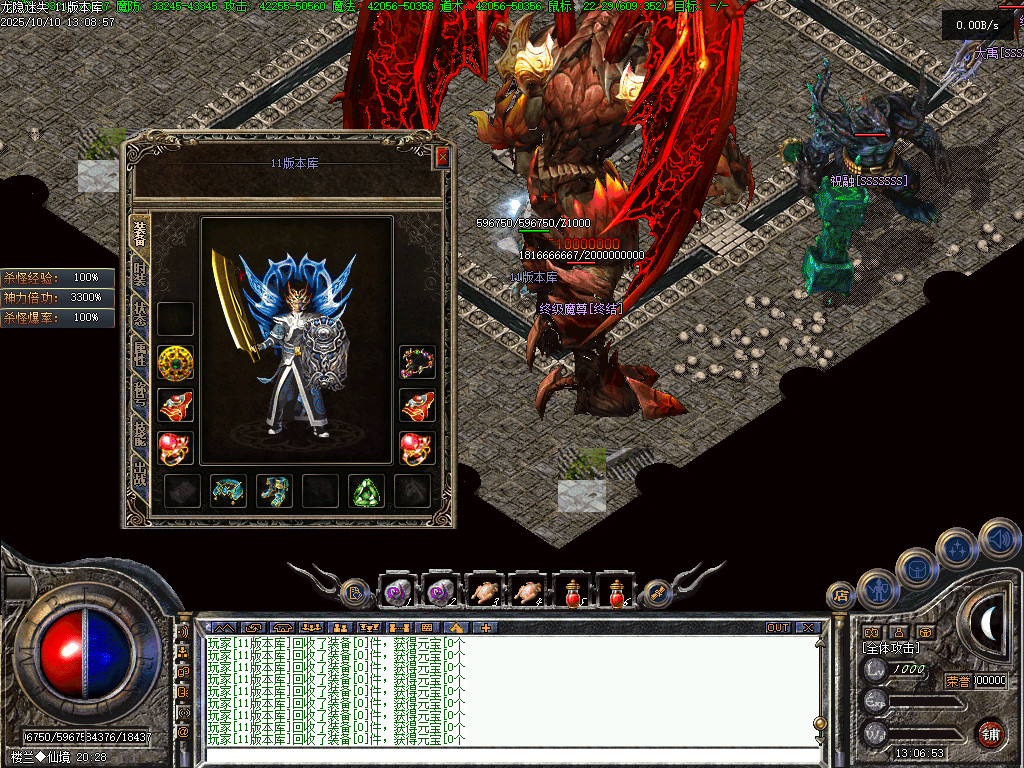Open the 状态 (status) tab
This screenshot has width=1024, height=768.
140,316
